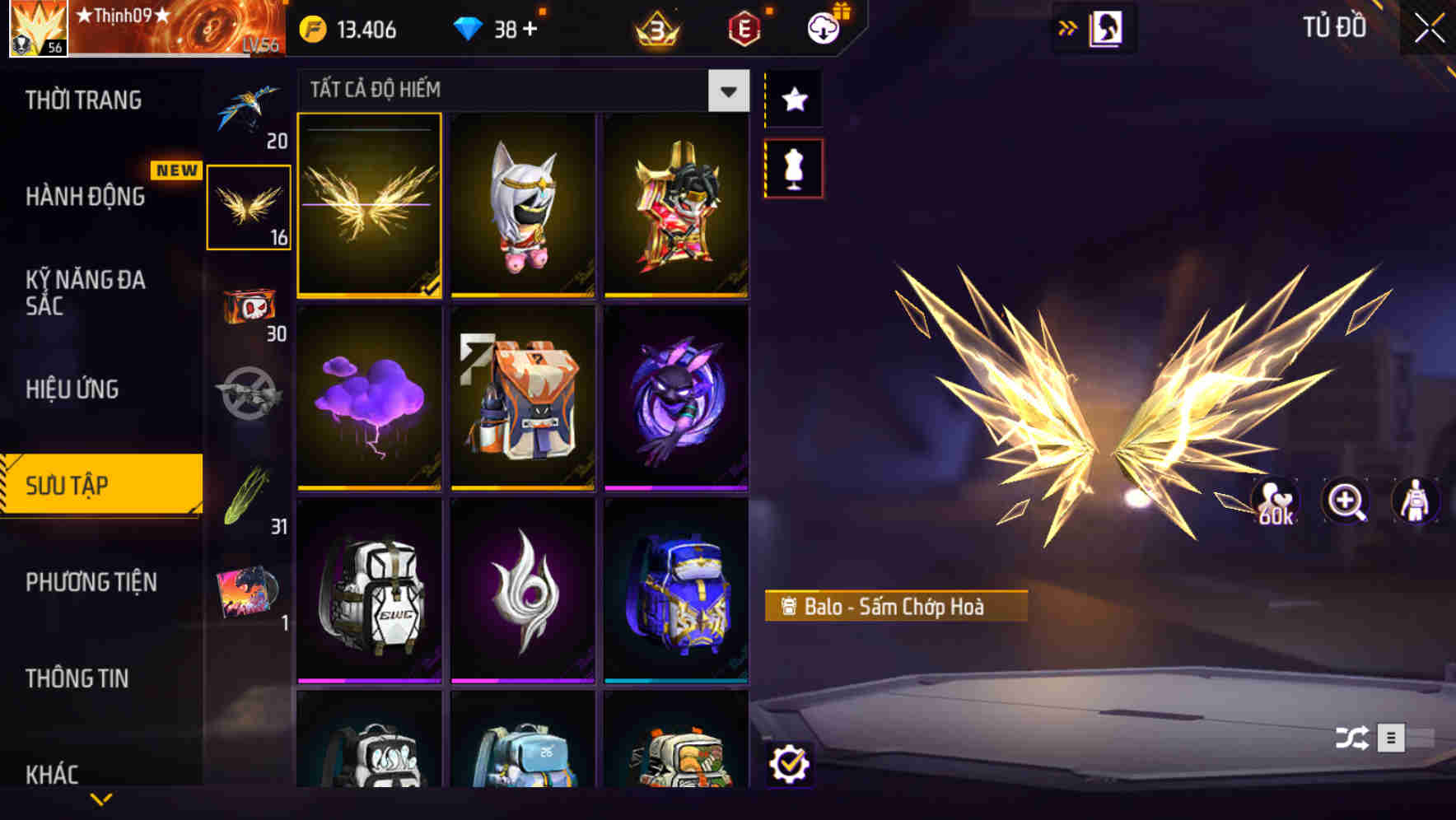Toggle the favorites star filter

coord(793,100)
